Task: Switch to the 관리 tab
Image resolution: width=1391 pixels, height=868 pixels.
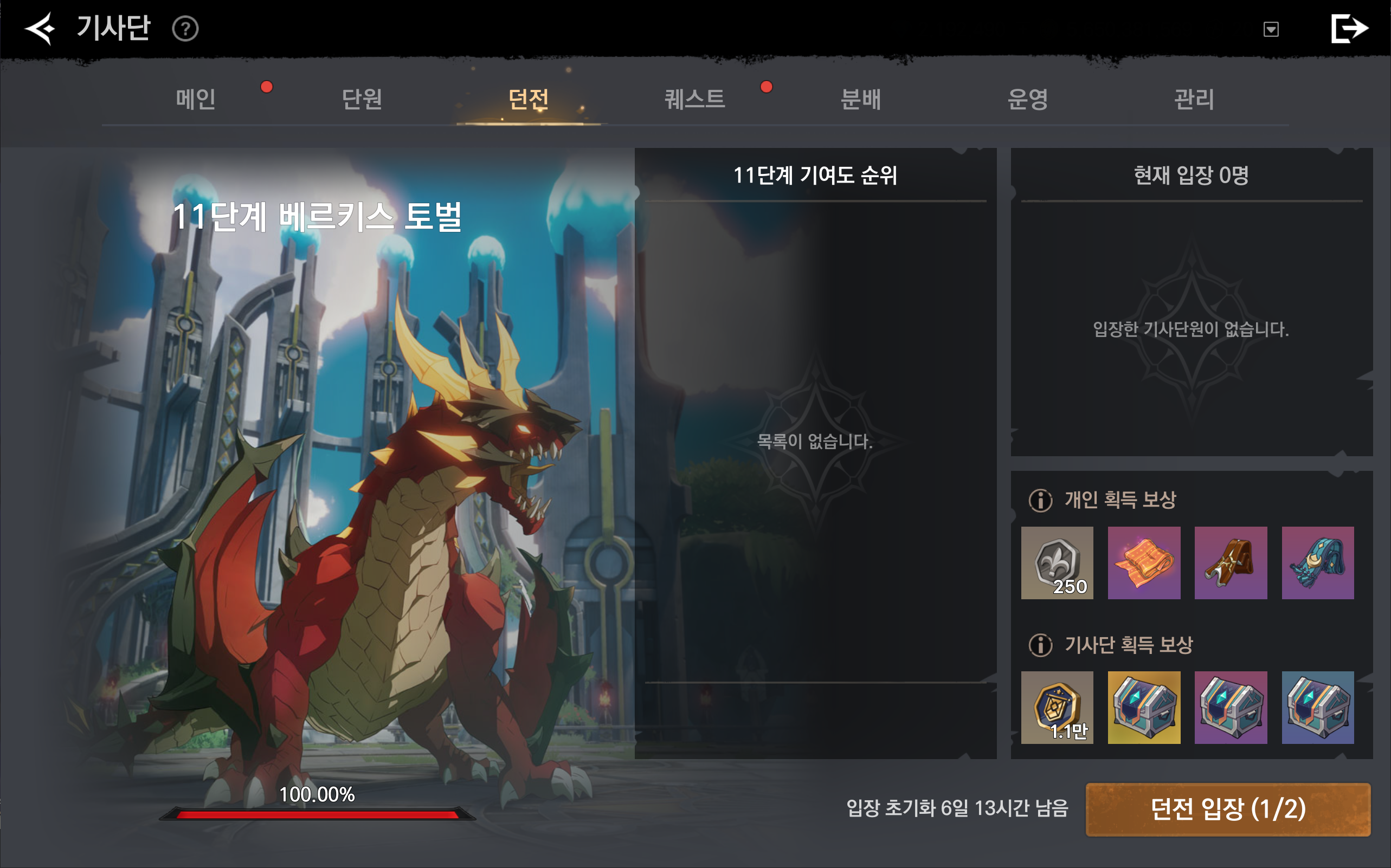Action: pyautogui.click(x=1194, y=99)
